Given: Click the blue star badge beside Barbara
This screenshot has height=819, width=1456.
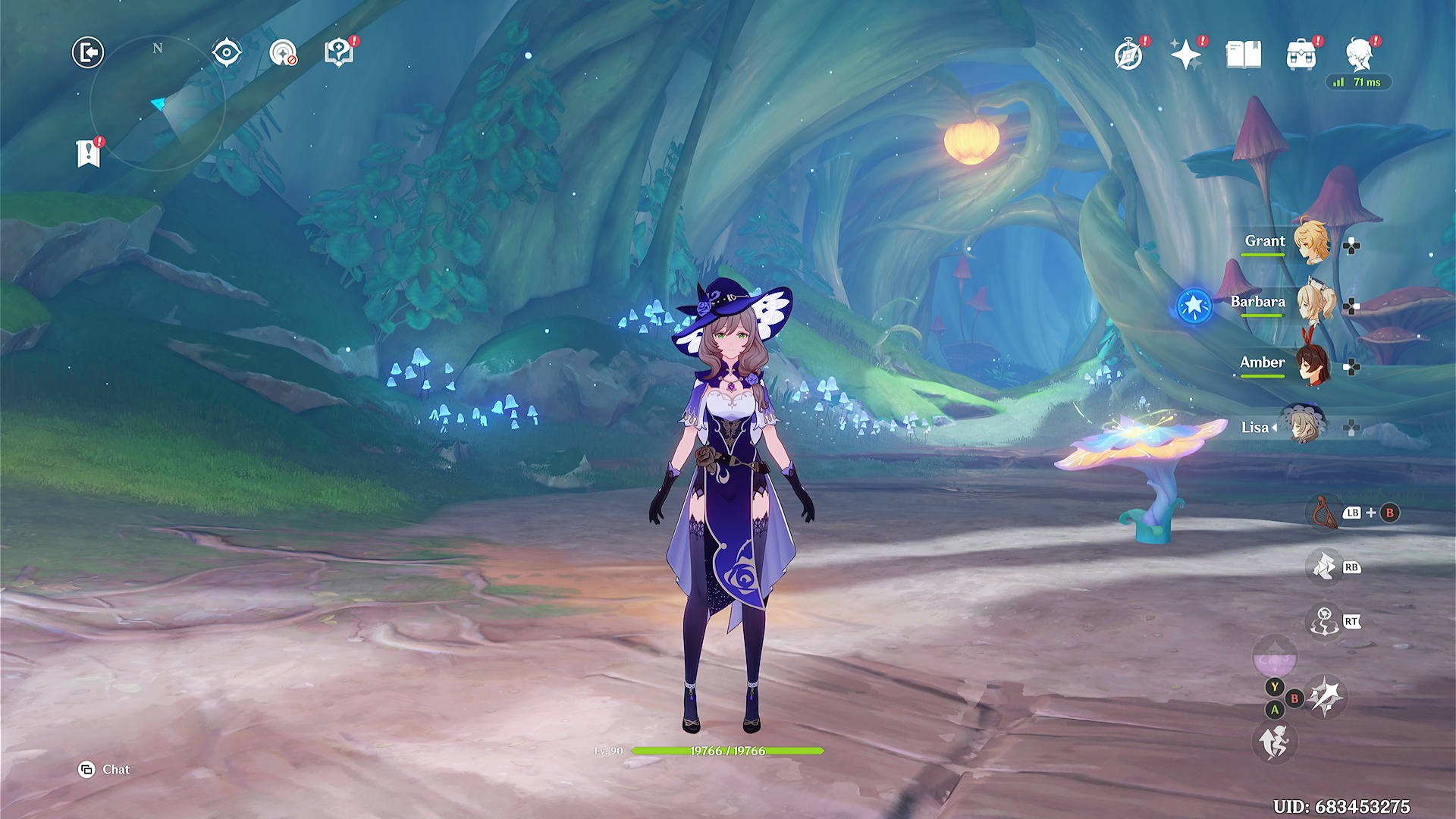Looking at the screenshot, I should click(x=1194, y=306).
